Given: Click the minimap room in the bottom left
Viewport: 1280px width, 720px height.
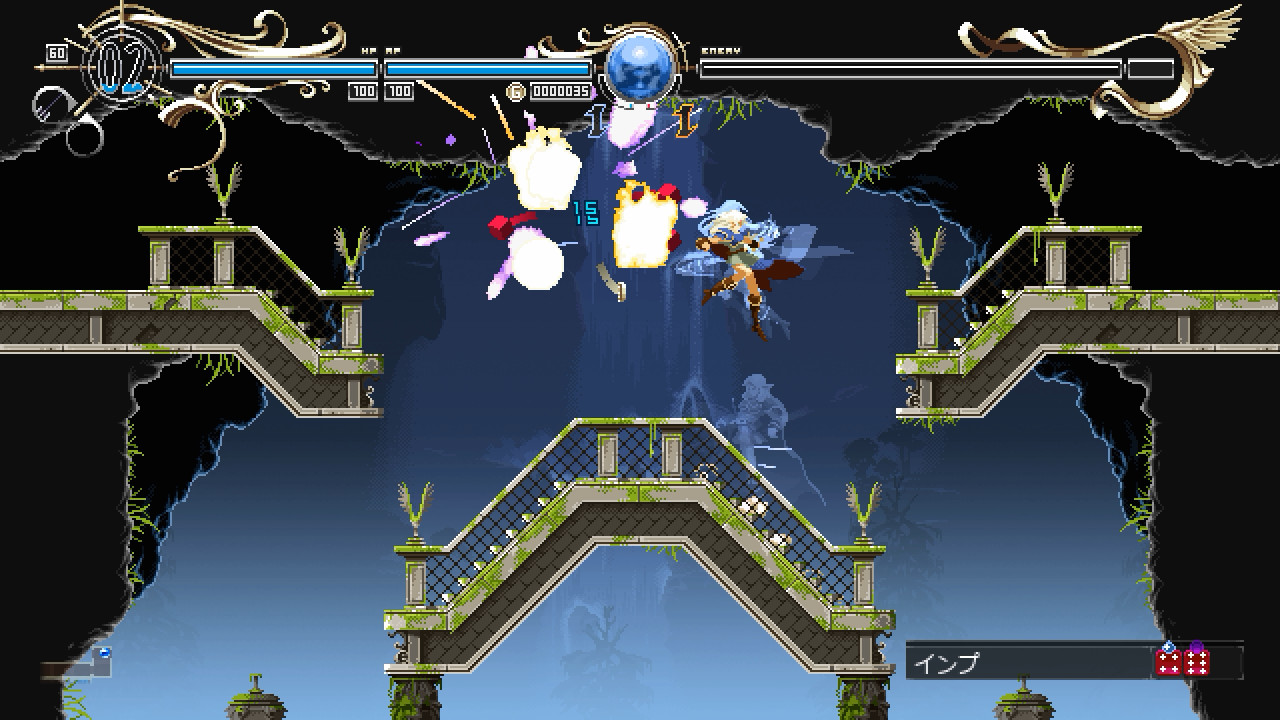Looking at the screenshot, I should (x=100, y=668).
